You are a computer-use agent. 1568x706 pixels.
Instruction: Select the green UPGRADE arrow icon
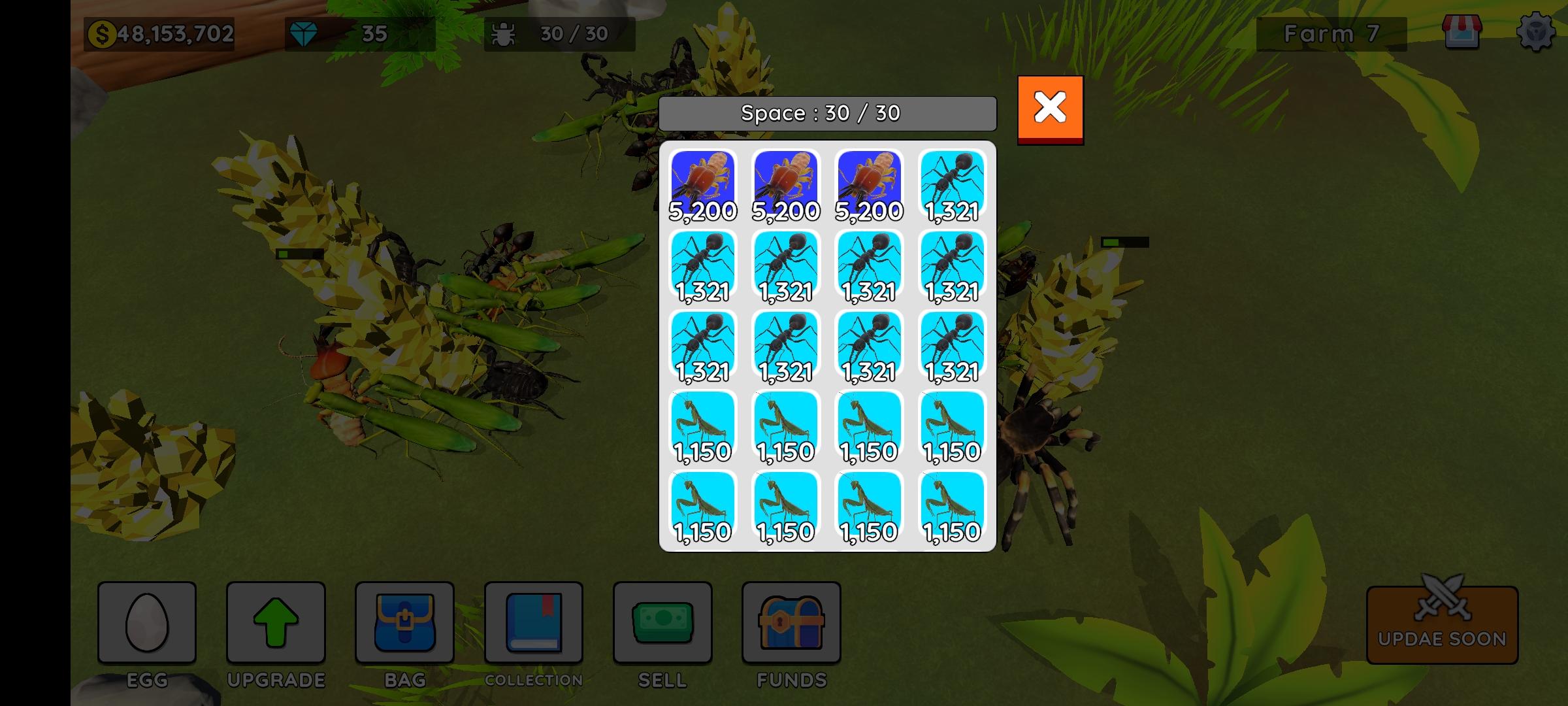pyautogui.click(x=276, y=623)
